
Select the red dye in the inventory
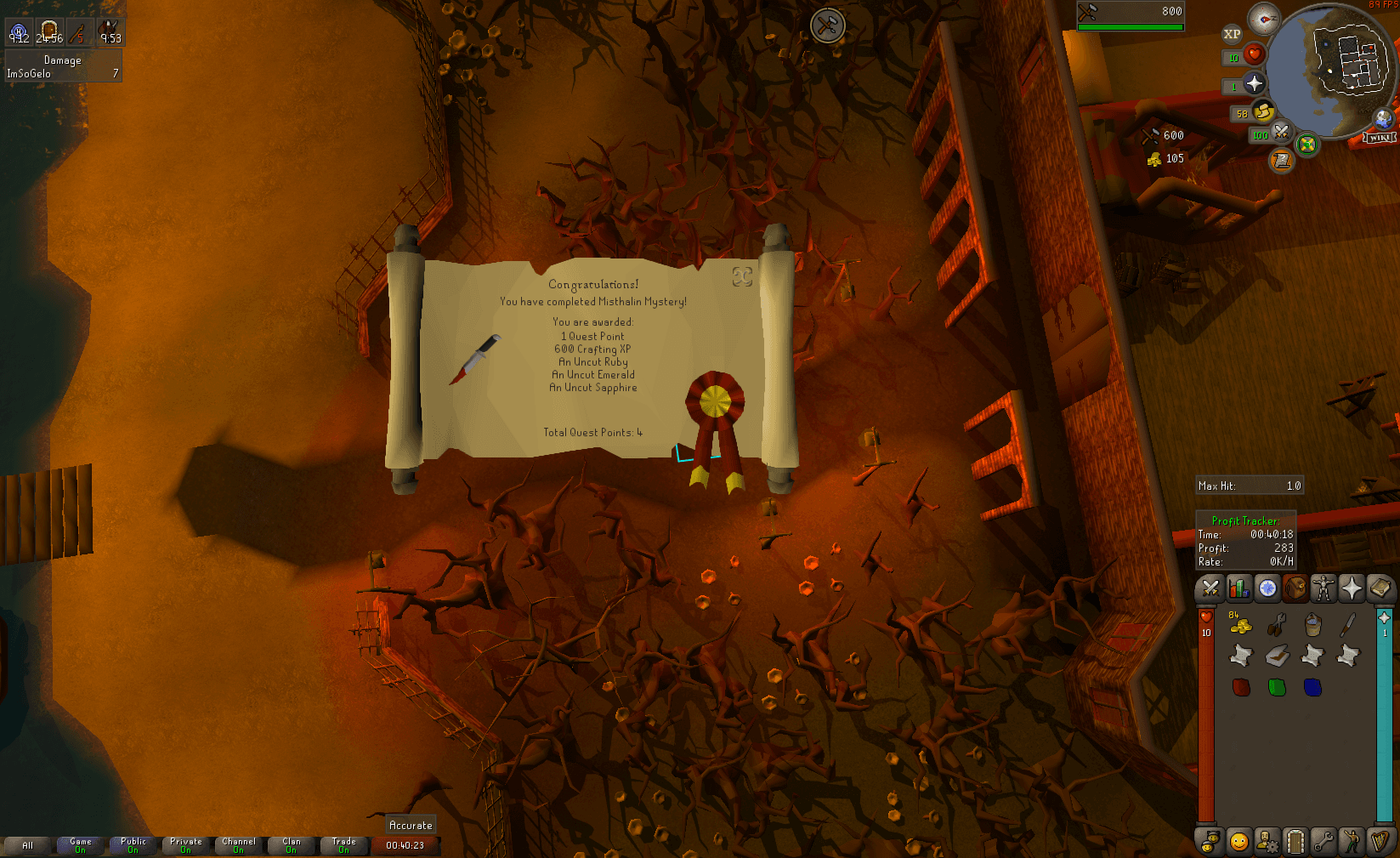click(x=1241, y=687)
